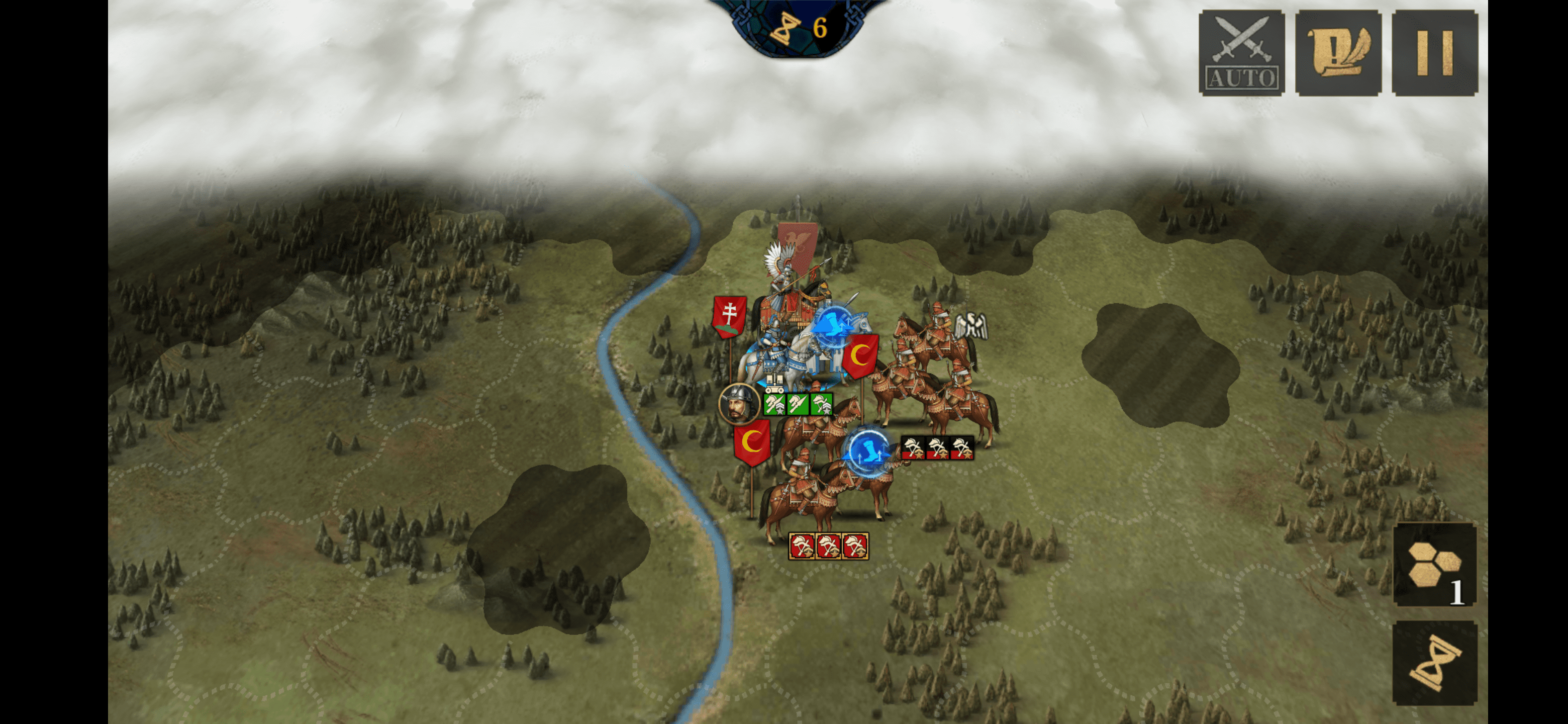End turn with the hourglass button
The image size is (1568, 724).
point(1435,663)
